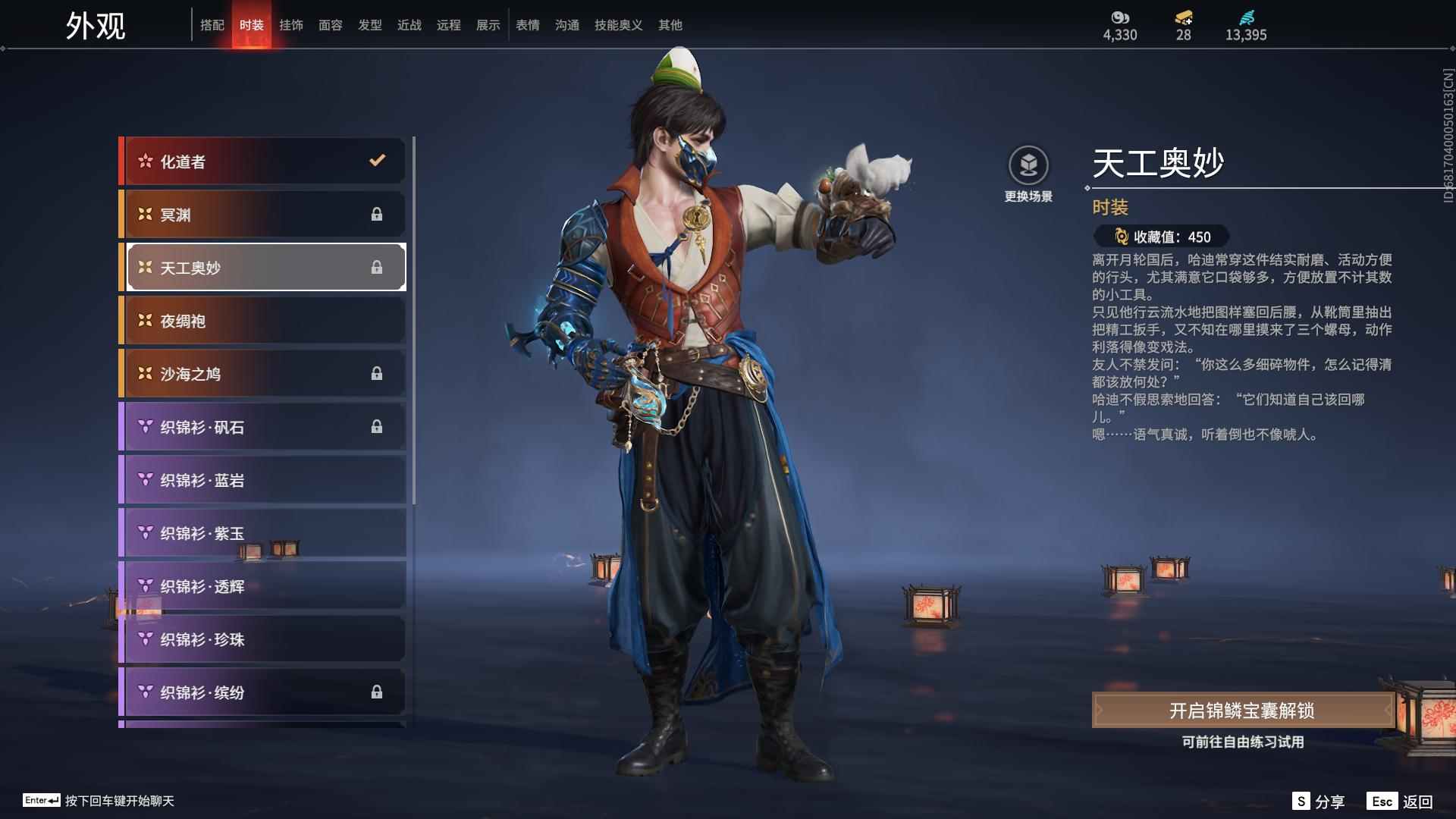
Task: Choose the 织锦衫·蓝岩 outfit
Action: point(262,480)
